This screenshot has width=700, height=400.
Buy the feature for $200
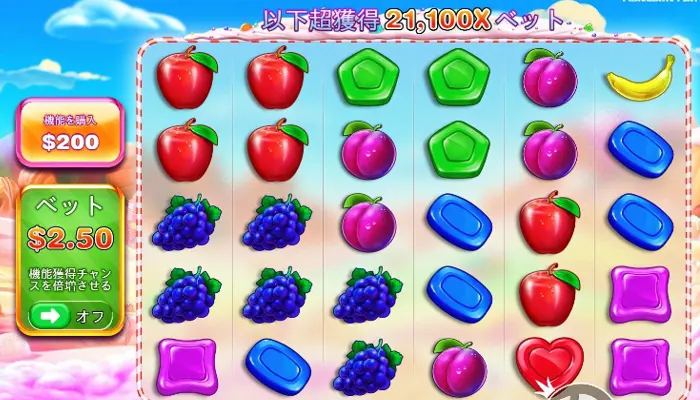pyautogui.click(x=70, y=134)
